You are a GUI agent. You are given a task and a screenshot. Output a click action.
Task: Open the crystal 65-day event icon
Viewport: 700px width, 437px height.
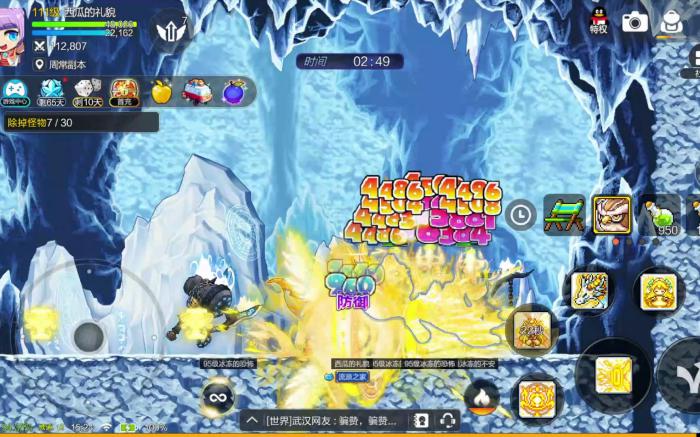51,92
